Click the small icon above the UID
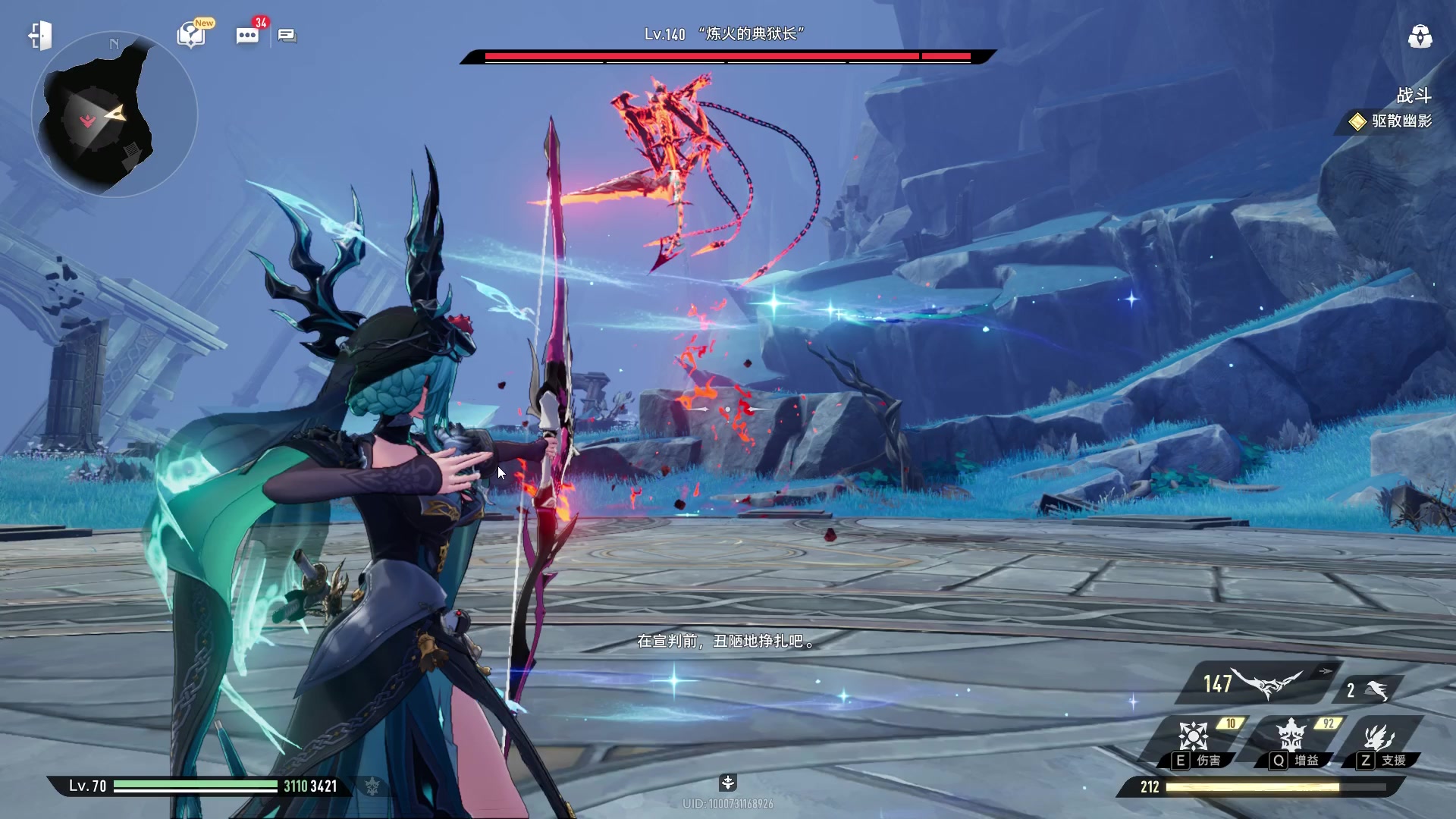This screenshot has width=1456, height=819. (727, 783)
